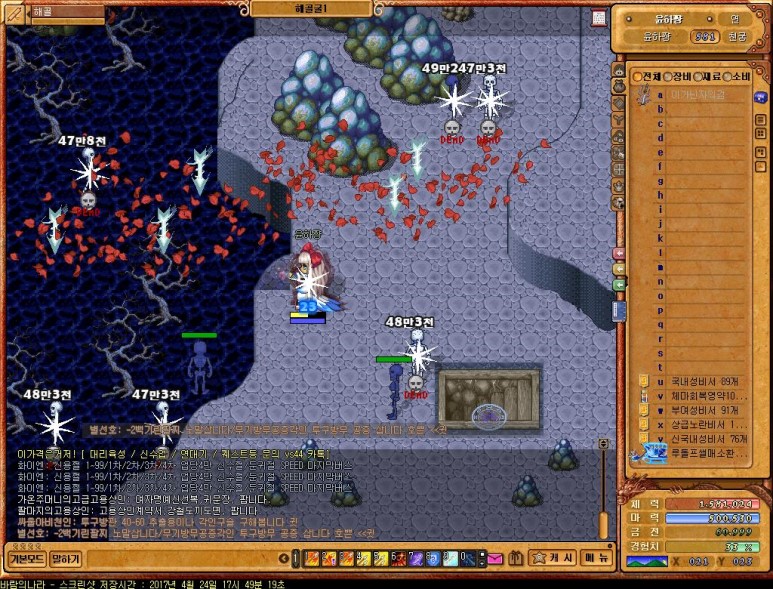Show the 재료 items filter
Image resolution: width=773 pixels, height=589 pixels.
[709, 76]
